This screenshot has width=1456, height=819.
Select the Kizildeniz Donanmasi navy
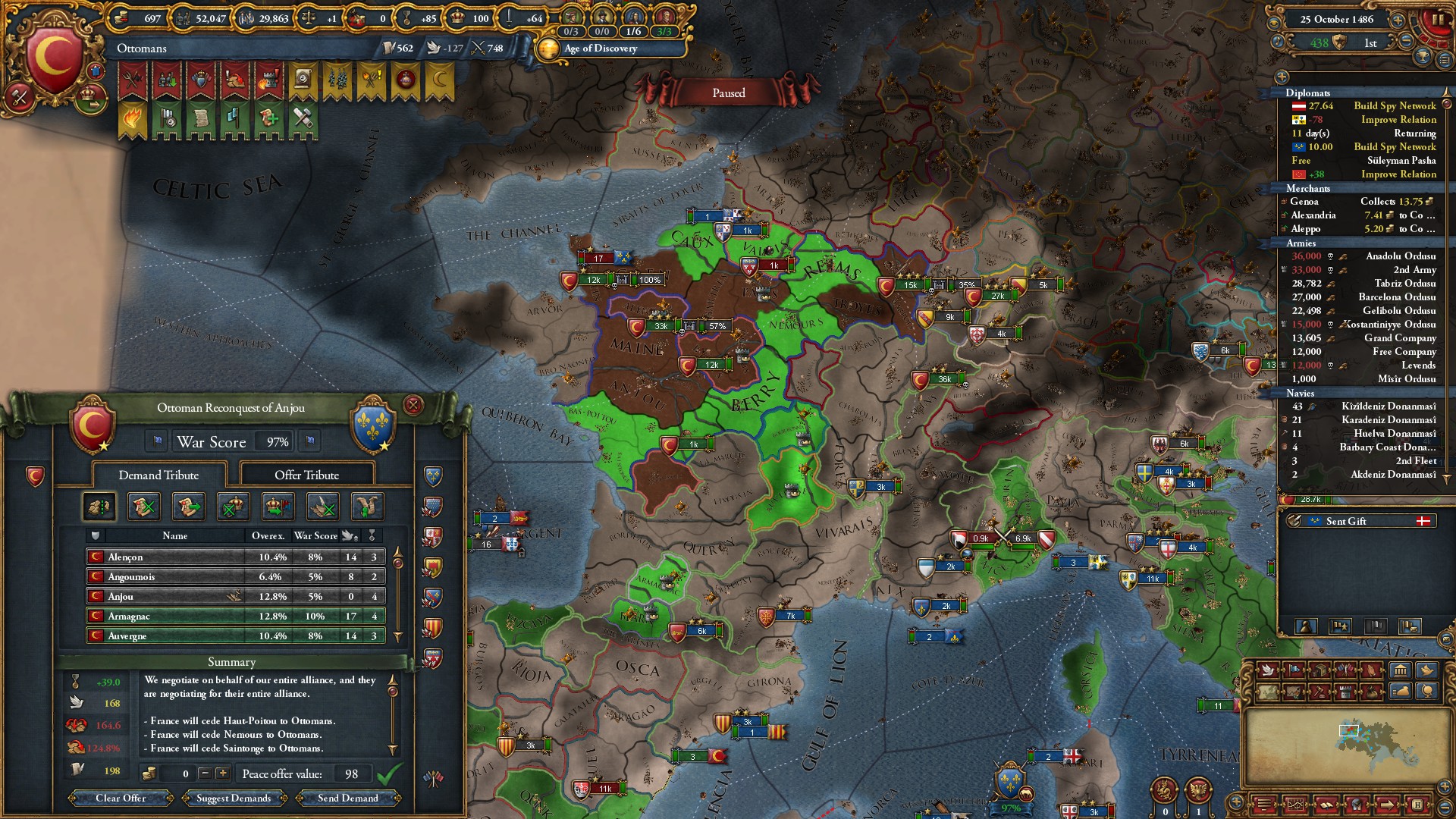pos(1388,406)
